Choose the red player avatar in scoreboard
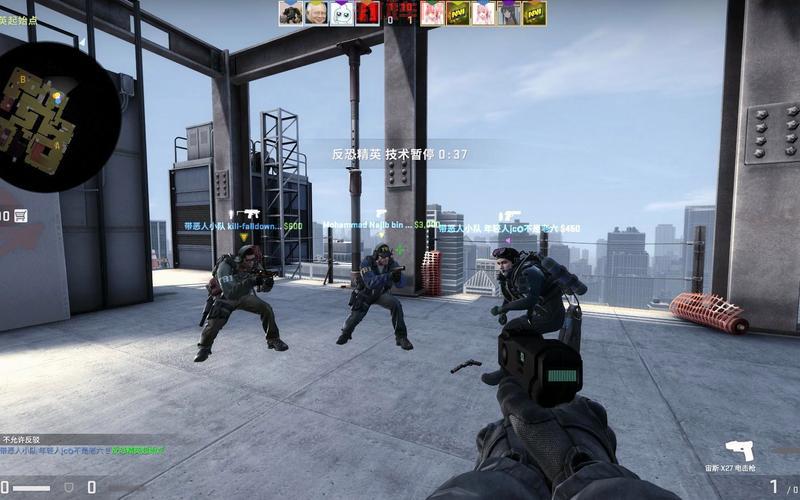The height and width of the screenshot is (500, 800). 367,12
